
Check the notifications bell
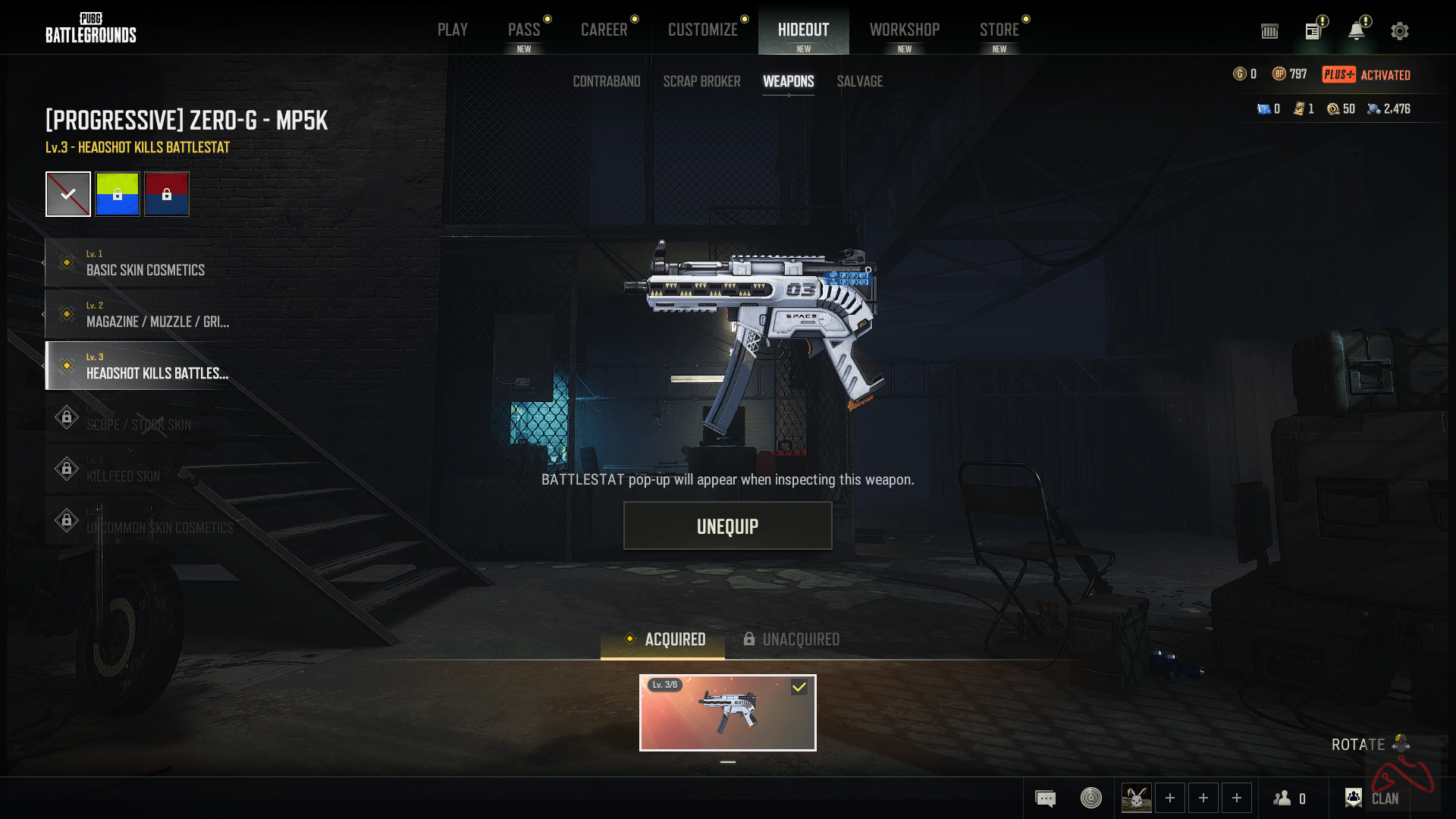click(1356, 31)
